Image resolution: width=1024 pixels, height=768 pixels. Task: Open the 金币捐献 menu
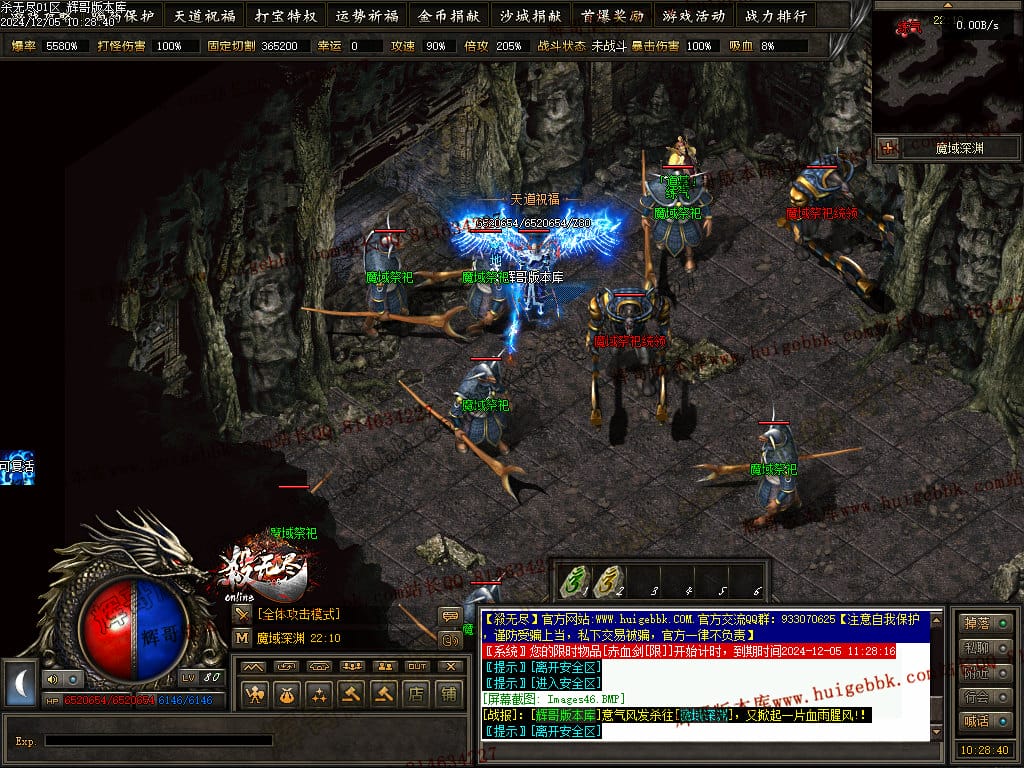449,16
